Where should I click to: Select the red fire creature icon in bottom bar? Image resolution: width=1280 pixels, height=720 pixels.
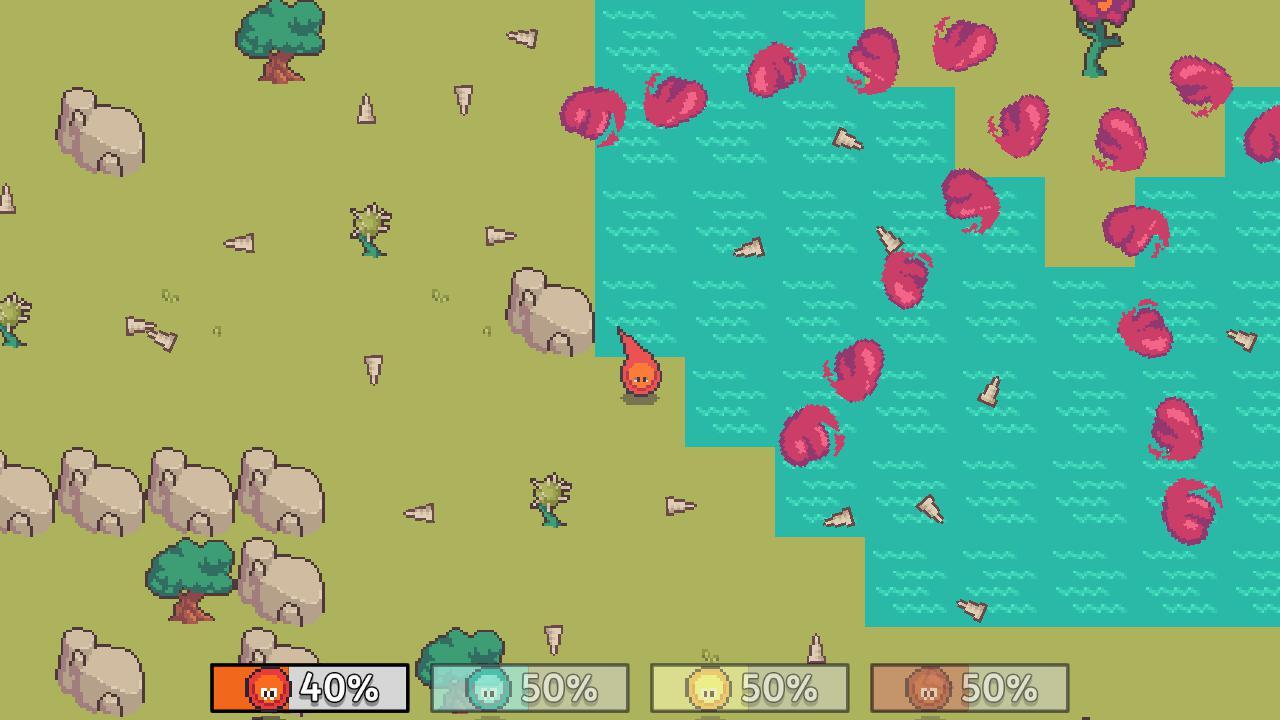[x=267, y=689]
